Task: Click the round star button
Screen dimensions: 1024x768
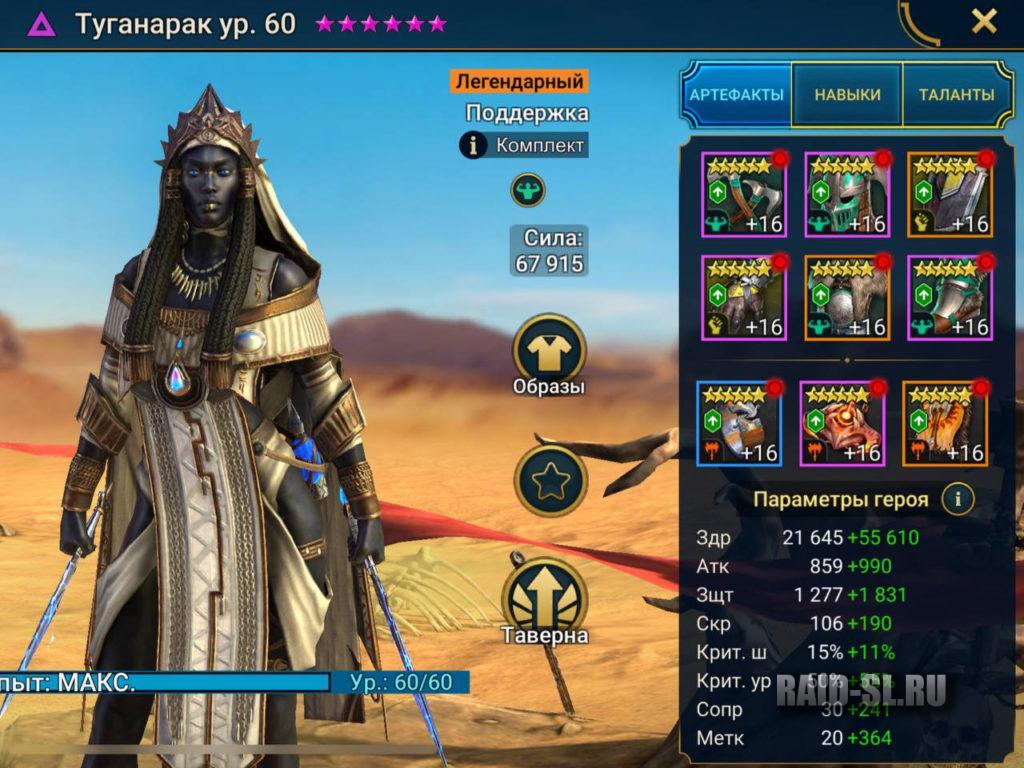Action: (549, 481)
